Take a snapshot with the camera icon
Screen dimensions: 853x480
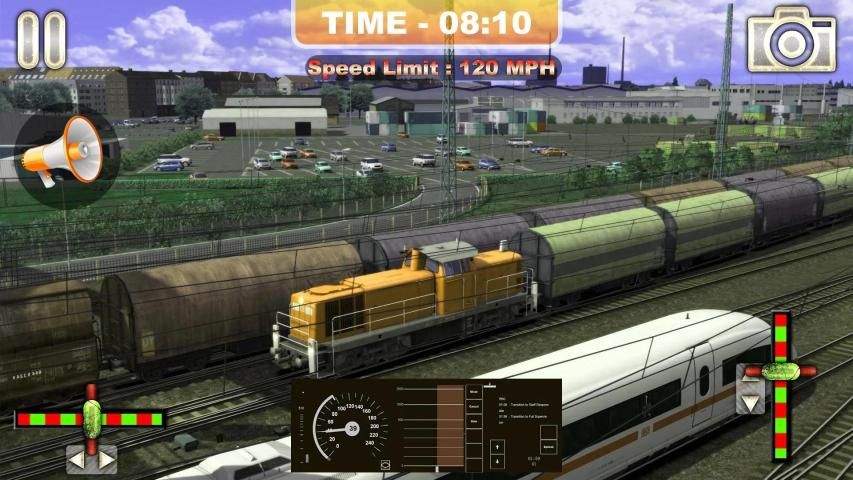tap(791, 39)
